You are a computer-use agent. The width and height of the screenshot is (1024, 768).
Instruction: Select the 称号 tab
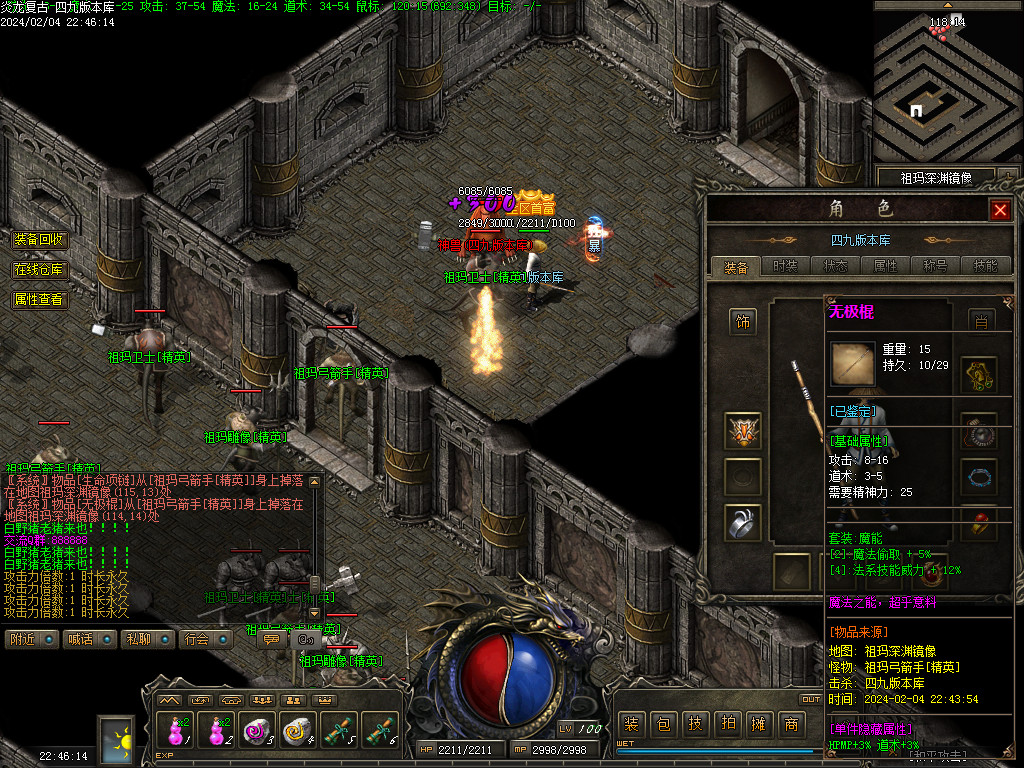935,267
